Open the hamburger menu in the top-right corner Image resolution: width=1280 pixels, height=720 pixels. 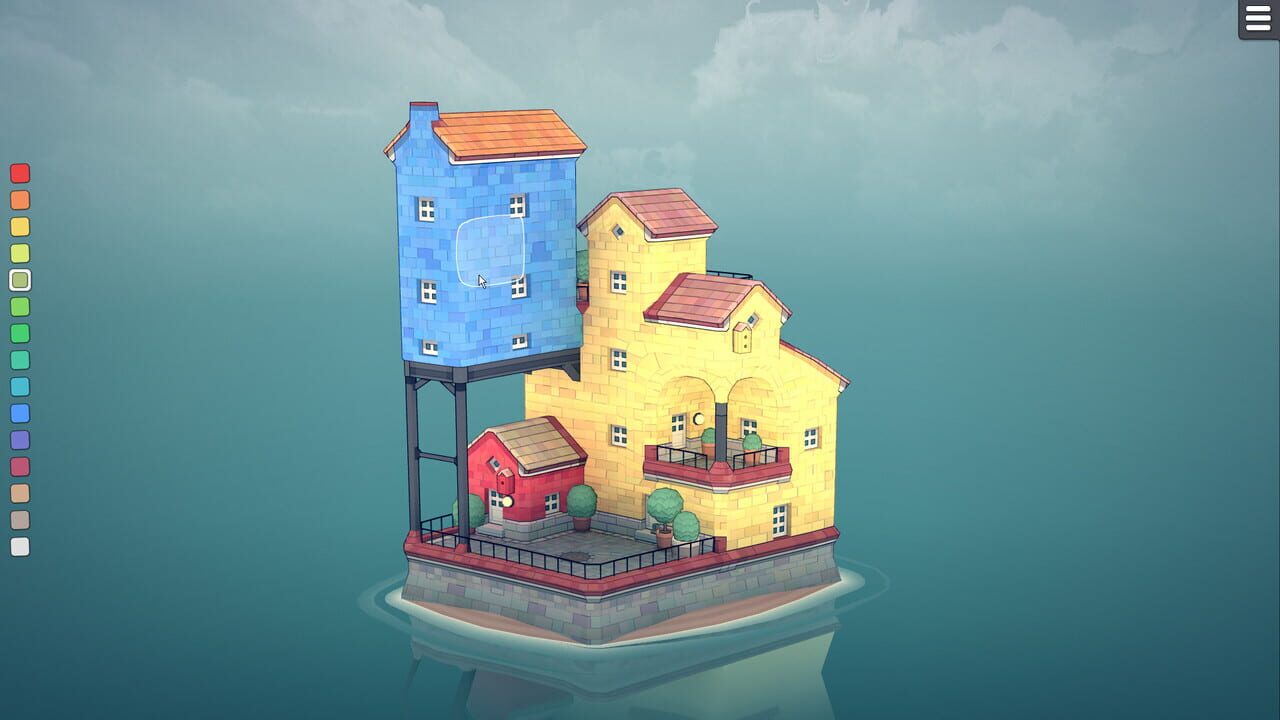[1257, 21]
